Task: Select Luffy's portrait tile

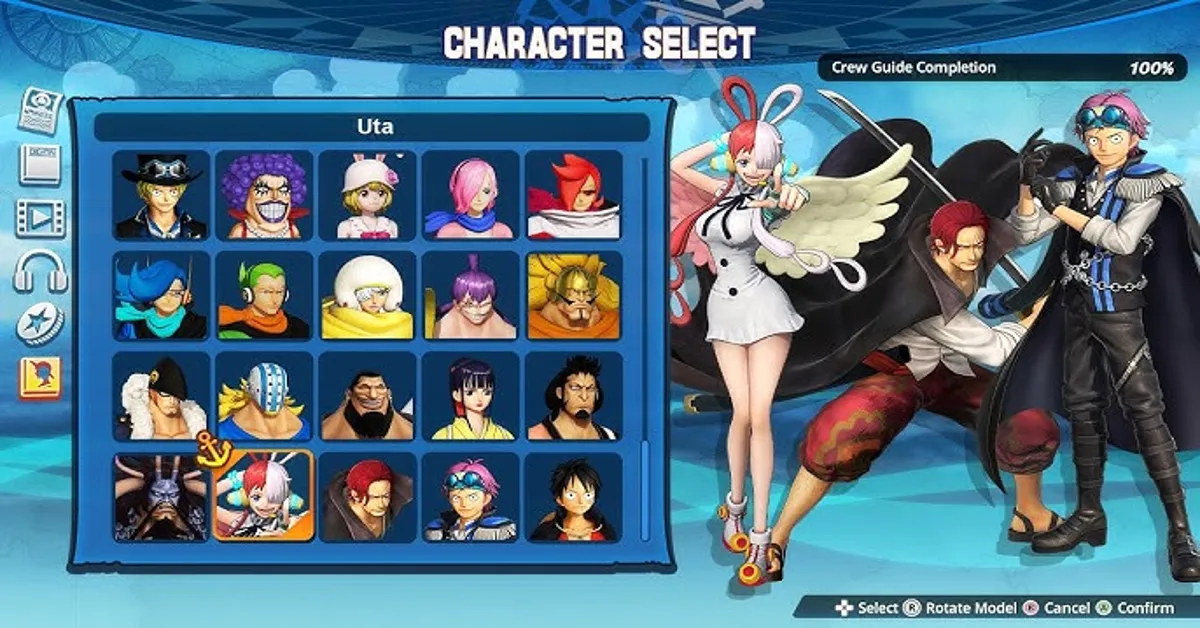Action: coord(573,497)
